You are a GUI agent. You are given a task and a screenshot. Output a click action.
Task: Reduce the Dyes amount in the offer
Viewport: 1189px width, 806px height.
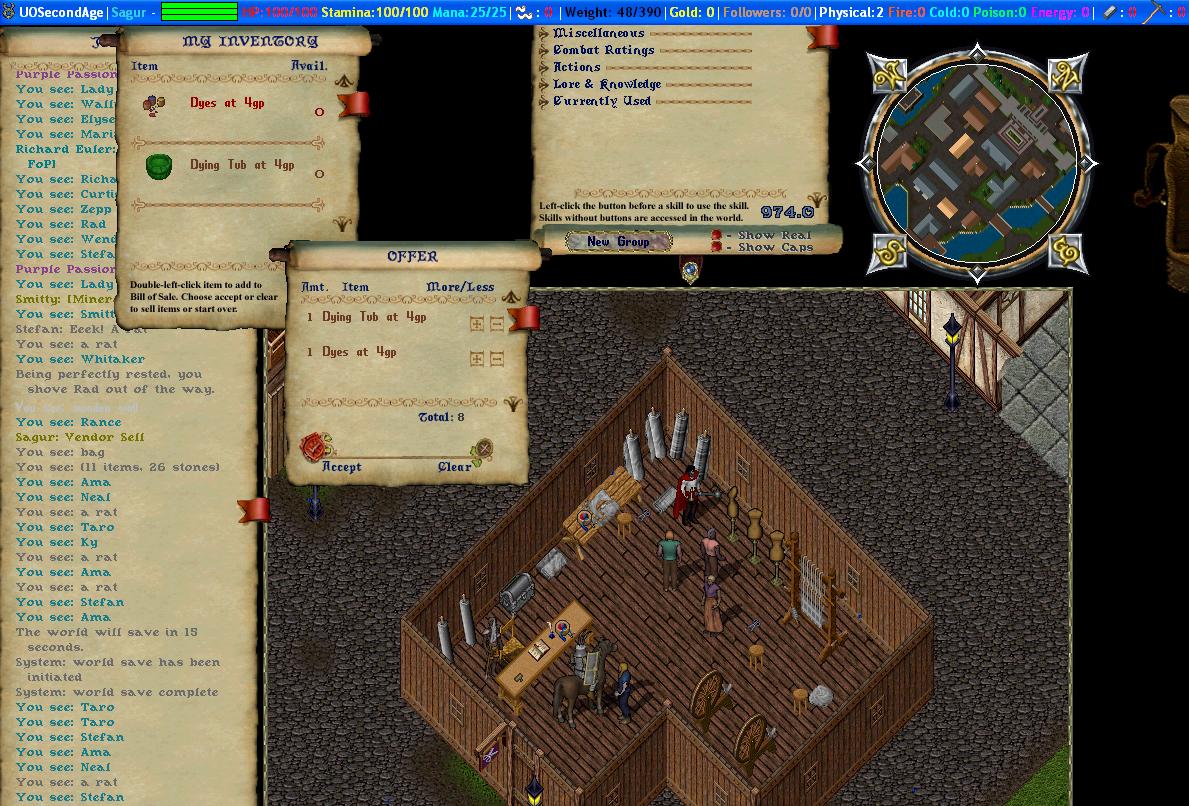(497, 359)
